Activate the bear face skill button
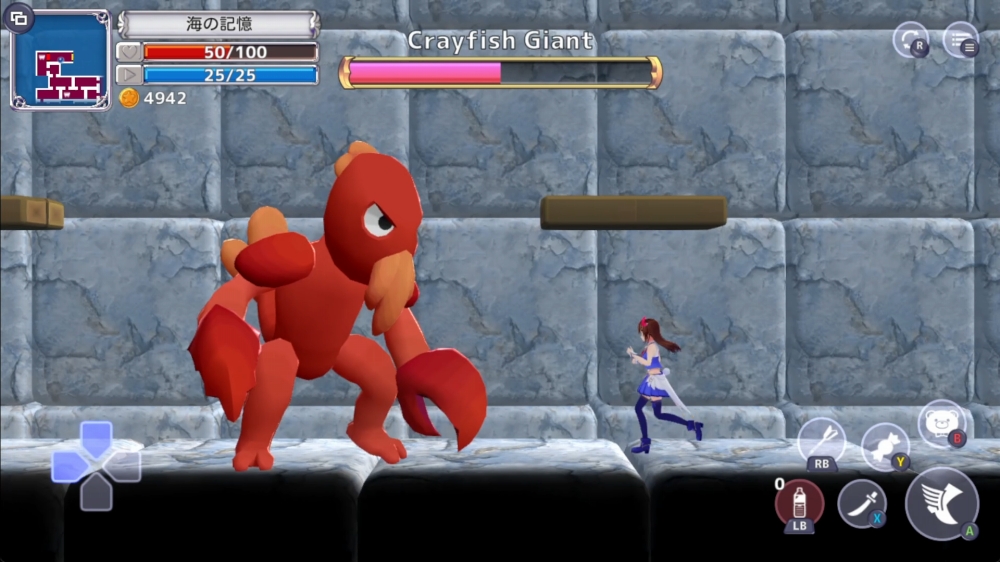 pos(941,423)
